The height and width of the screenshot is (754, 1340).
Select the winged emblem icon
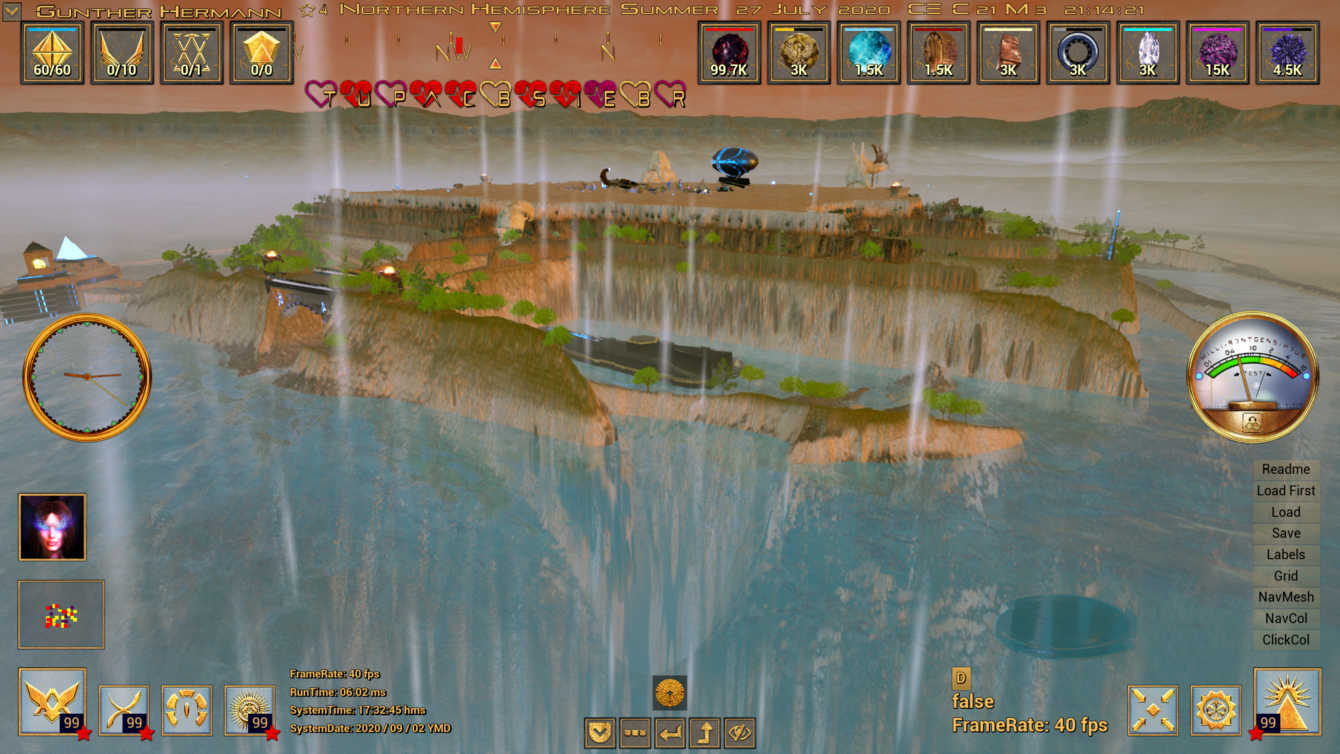point(52,703)
